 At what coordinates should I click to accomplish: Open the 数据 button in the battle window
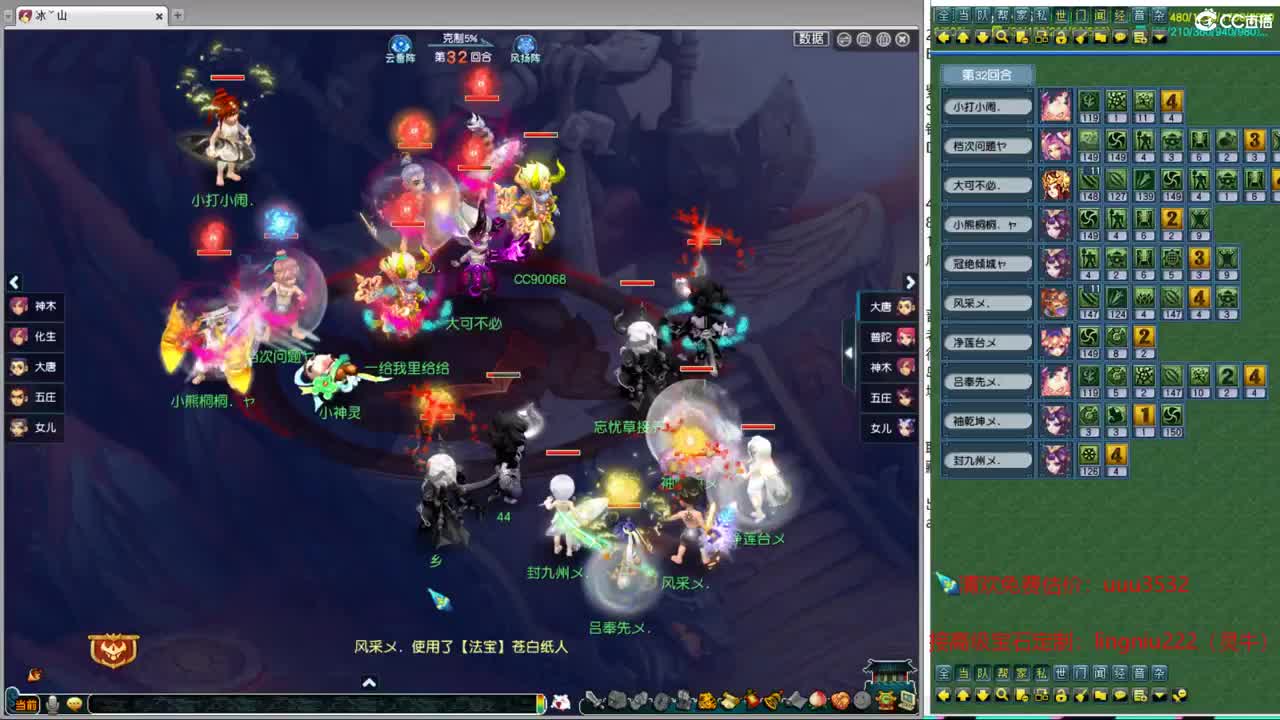[x=814, y=38]
